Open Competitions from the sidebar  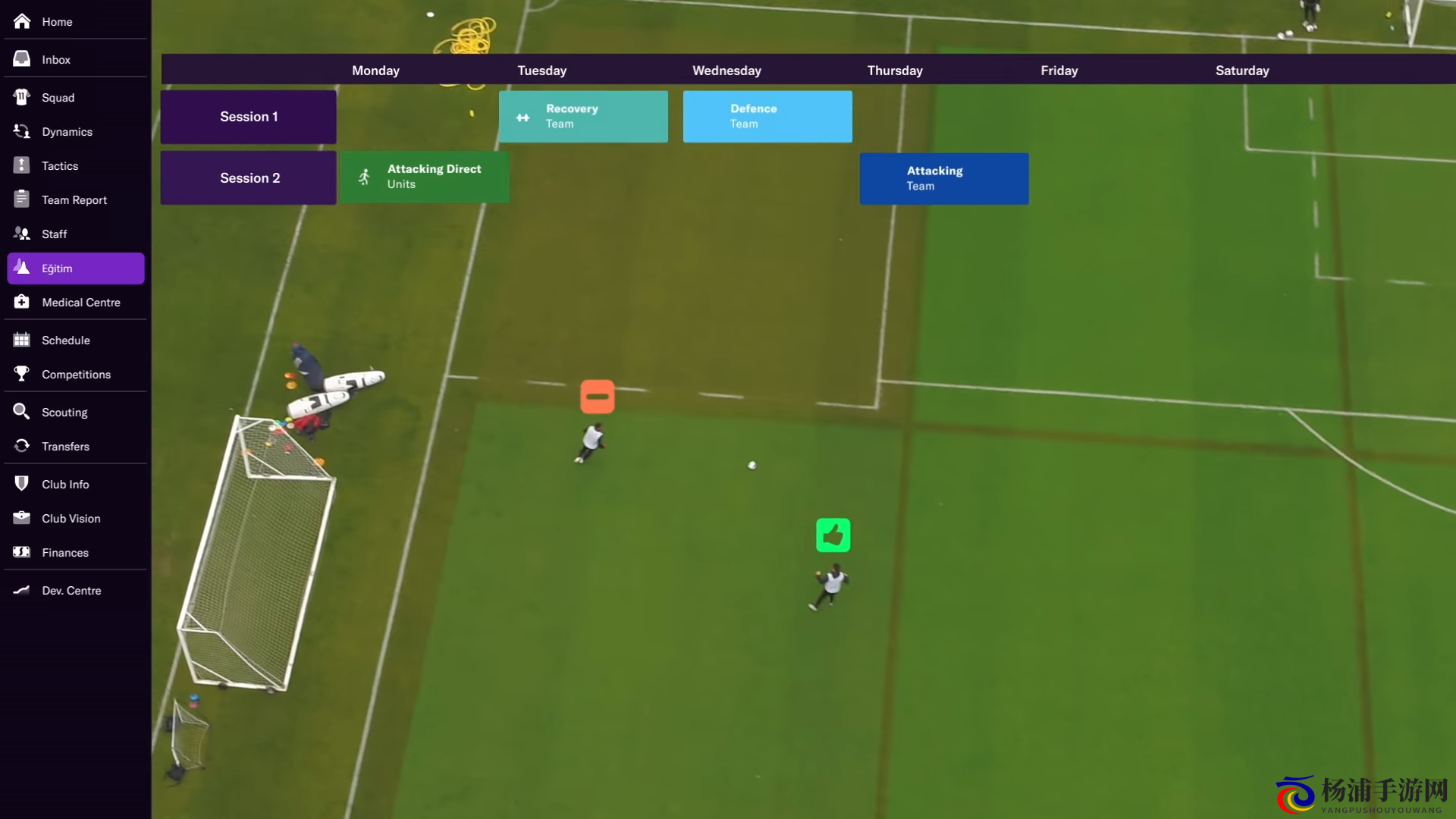(x=76, y=375)
